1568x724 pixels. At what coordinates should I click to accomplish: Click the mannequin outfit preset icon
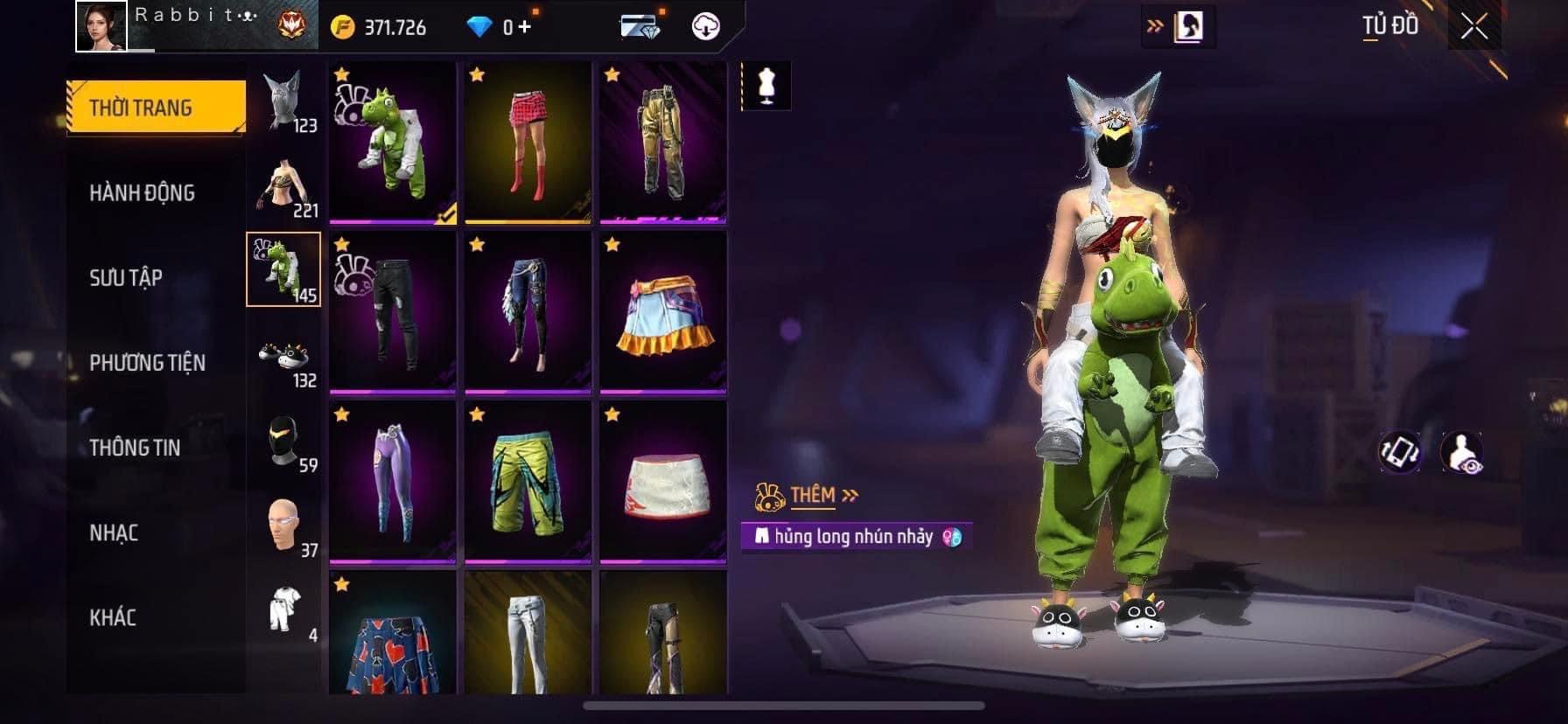[x=767, y=86]
